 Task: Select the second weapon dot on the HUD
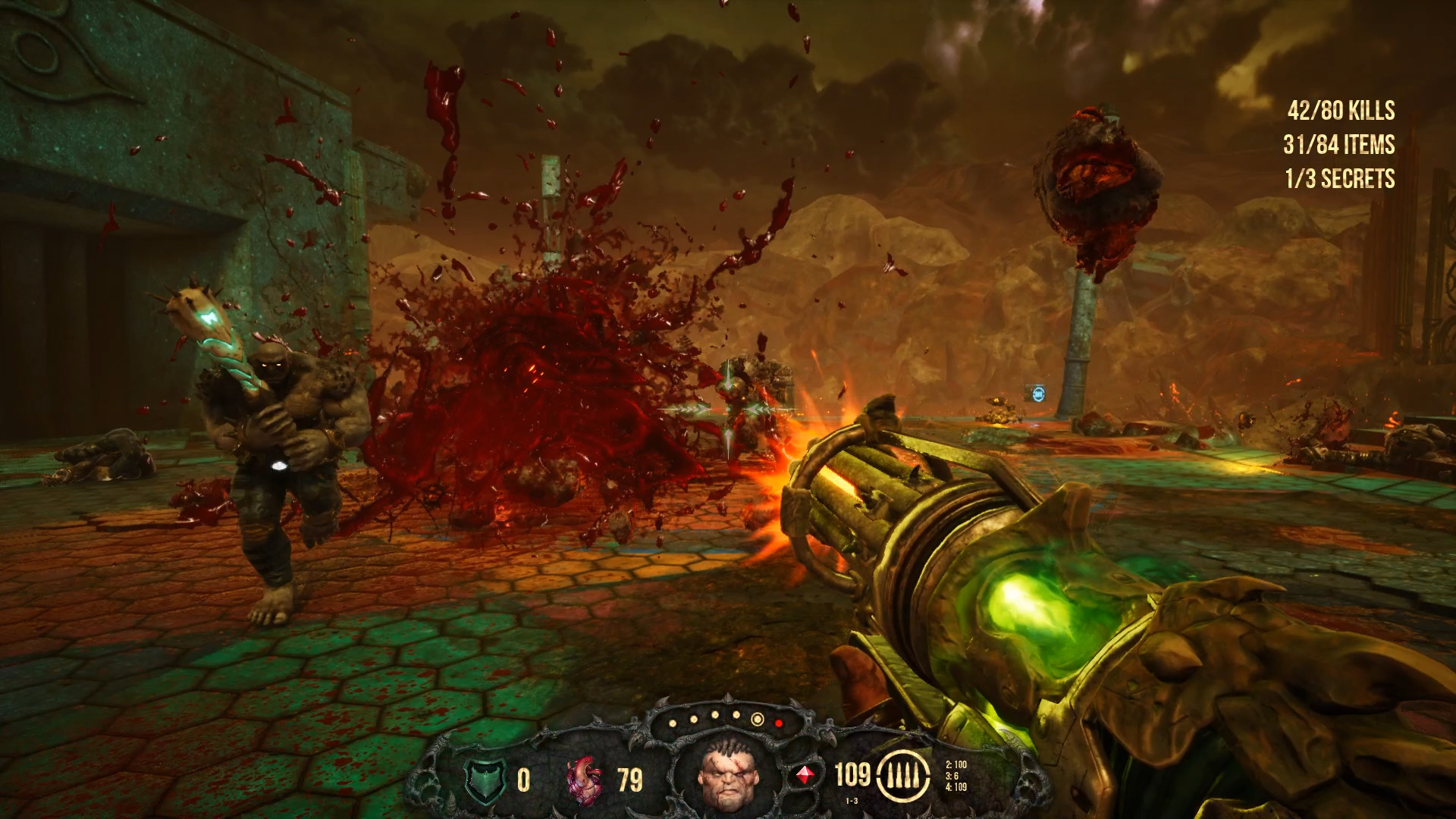tap(693, 718)
